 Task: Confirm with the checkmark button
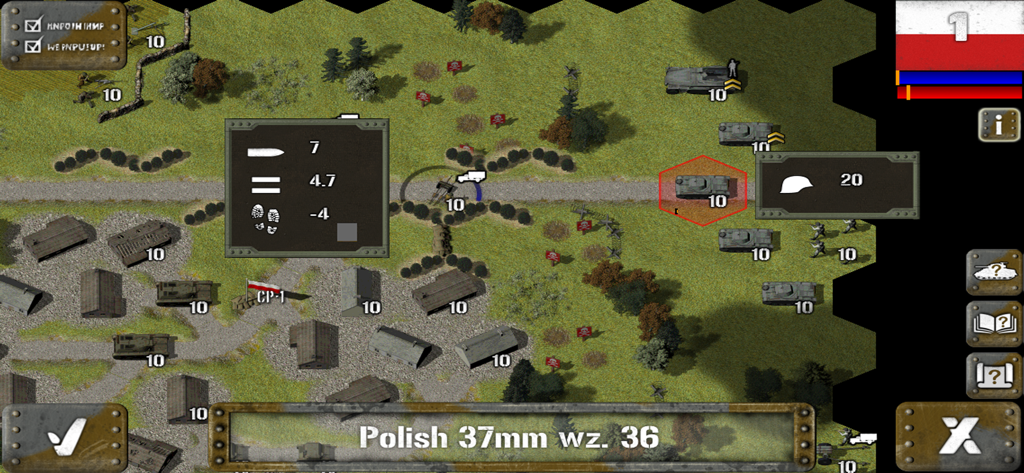[64, 437]
